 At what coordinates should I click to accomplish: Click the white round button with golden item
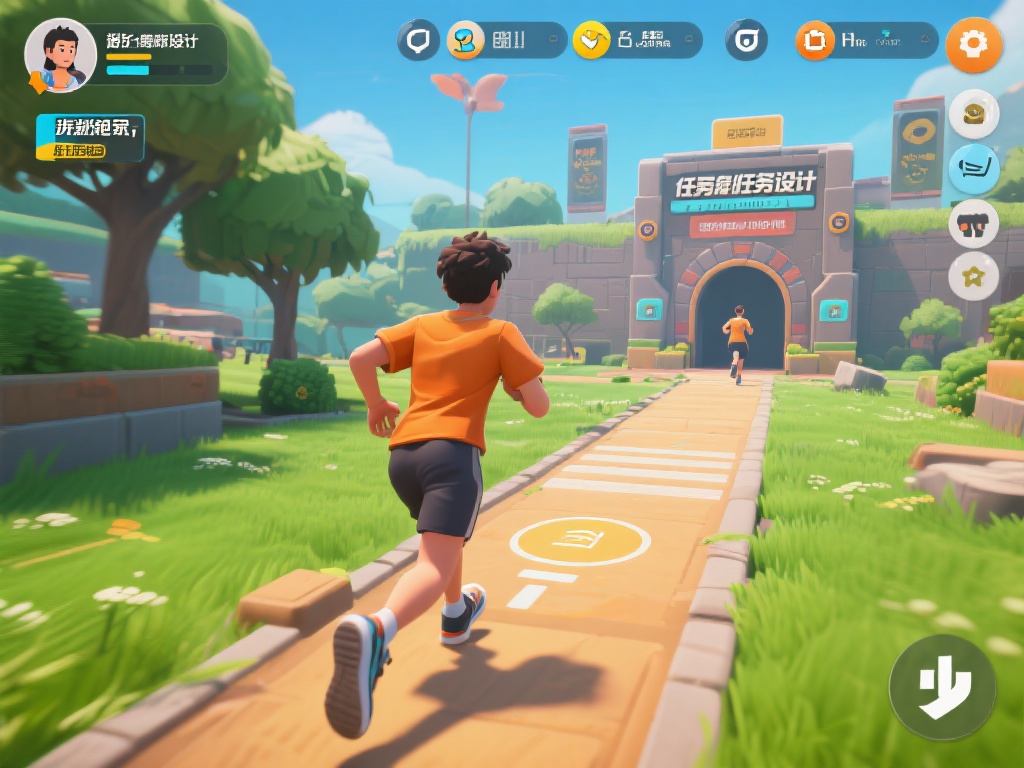click(973, 114)
